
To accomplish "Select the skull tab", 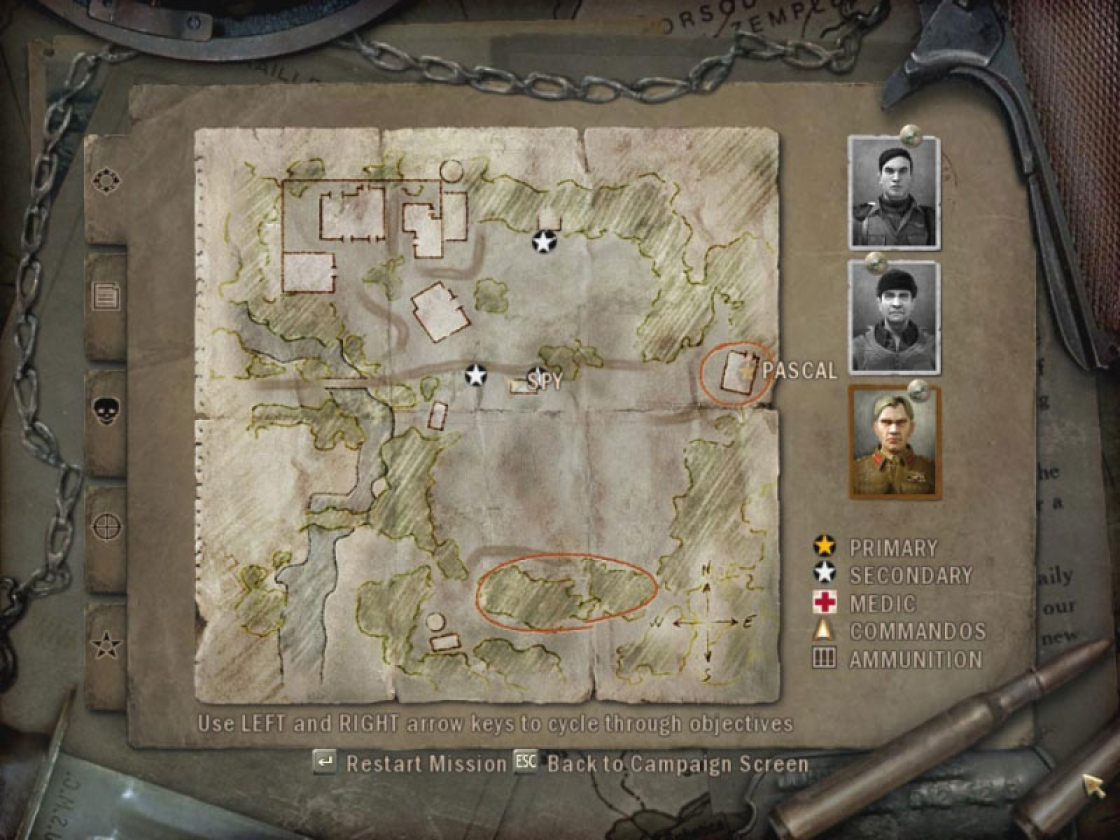I will (x=105, y=411).
